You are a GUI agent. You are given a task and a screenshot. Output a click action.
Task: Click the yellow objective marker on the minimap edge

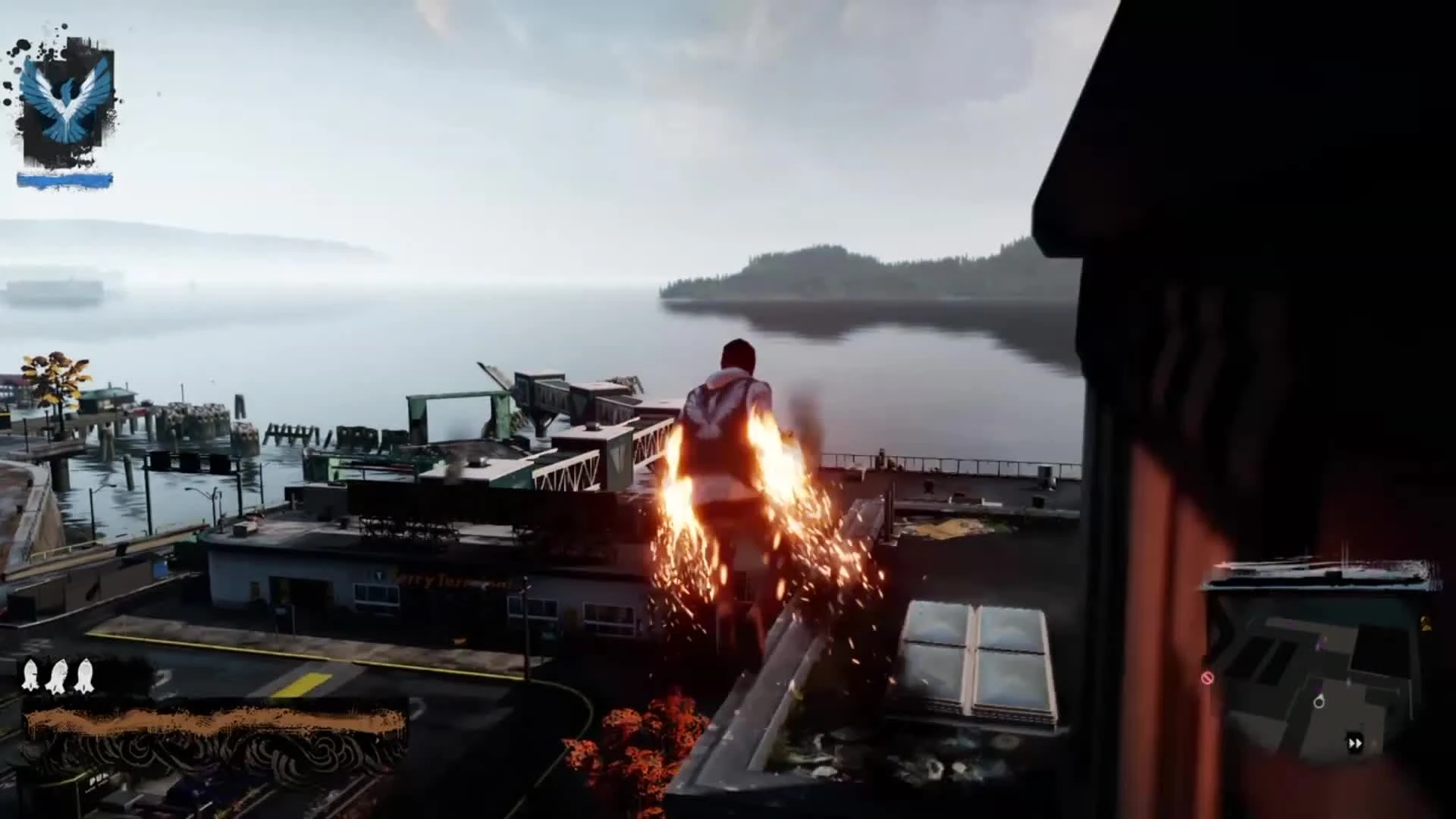[x=1426, y=623]
